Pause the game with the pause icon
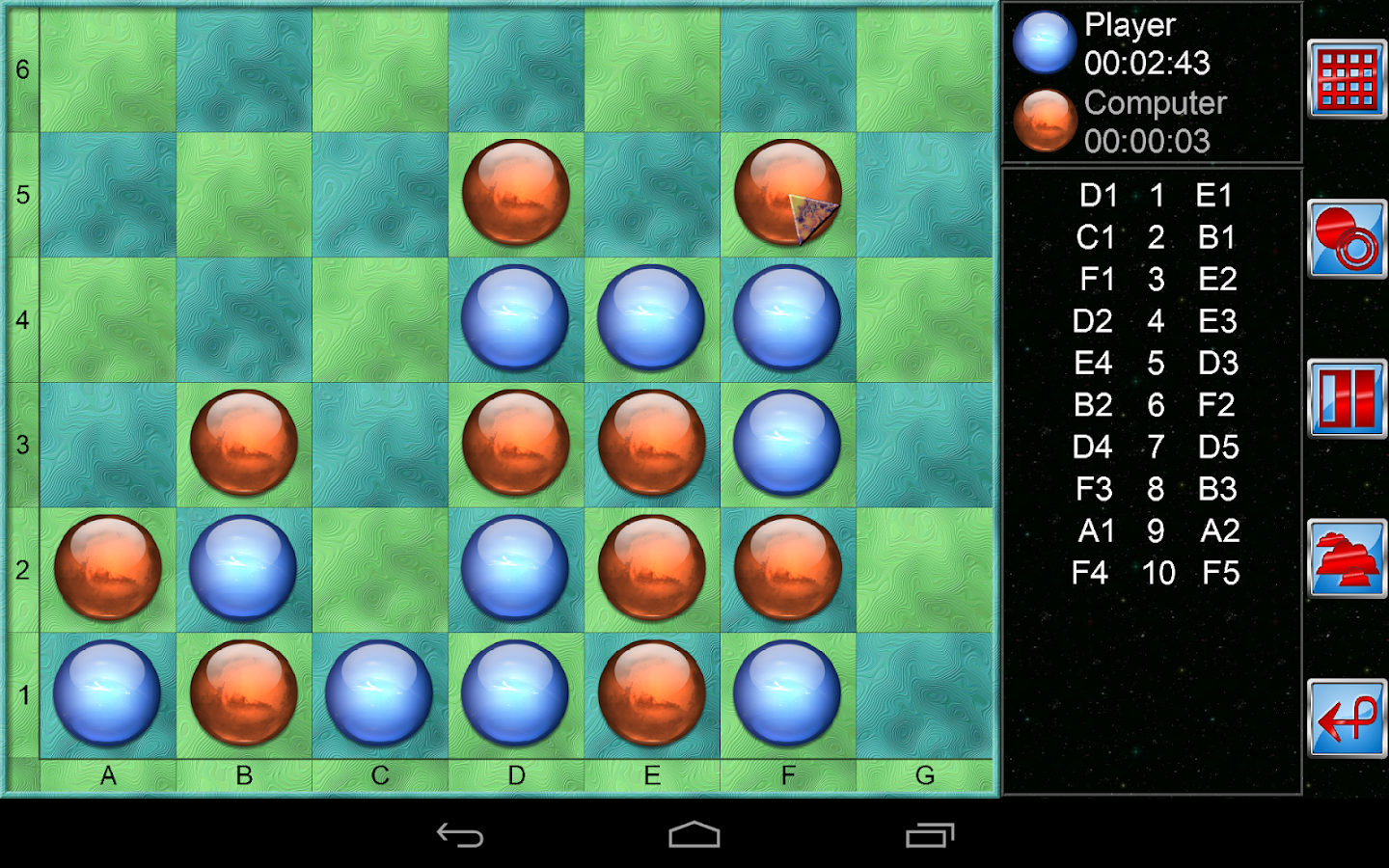The height and width of the screenshot is (868, 1389). (1347, 397)
